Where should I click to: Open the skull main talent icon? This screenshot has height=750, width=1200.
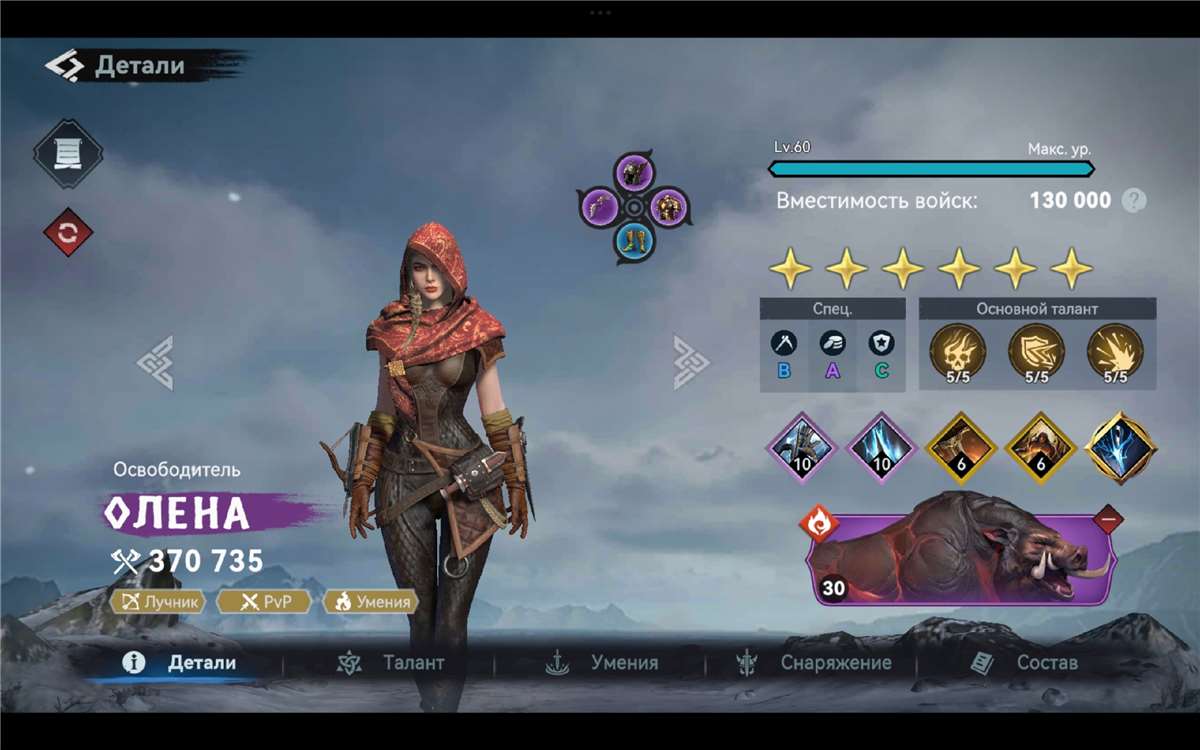957,350
